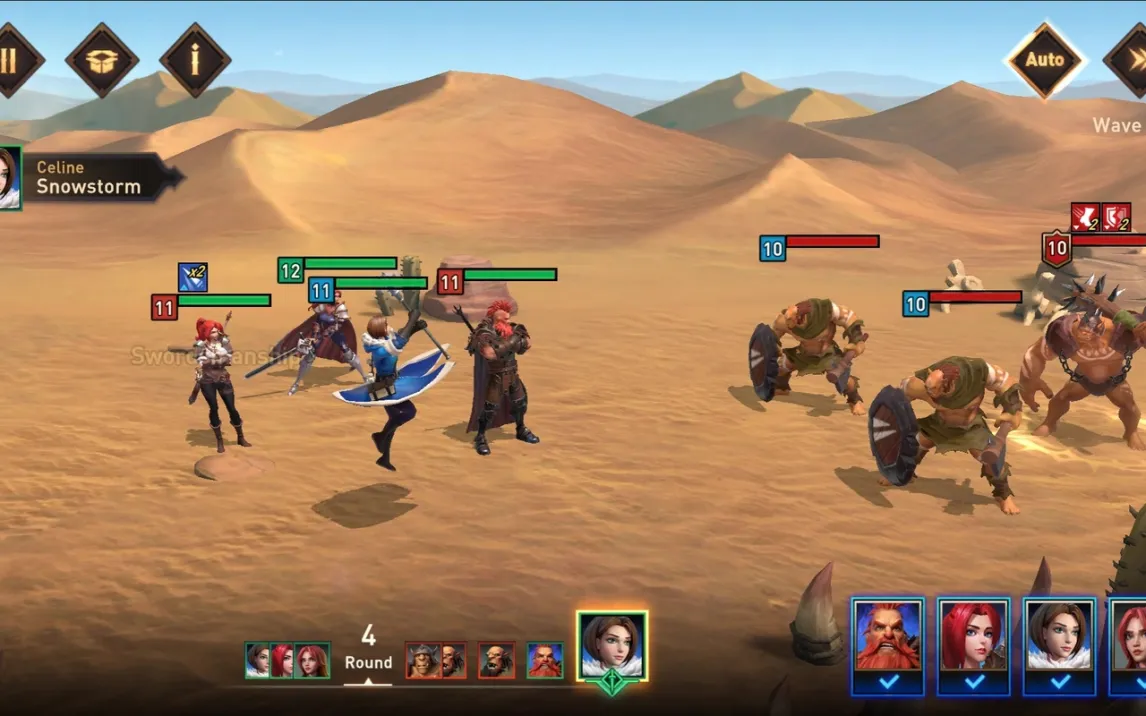Open the chest loot button
This screenshot has width=1146, height=716.
point(102,61)
